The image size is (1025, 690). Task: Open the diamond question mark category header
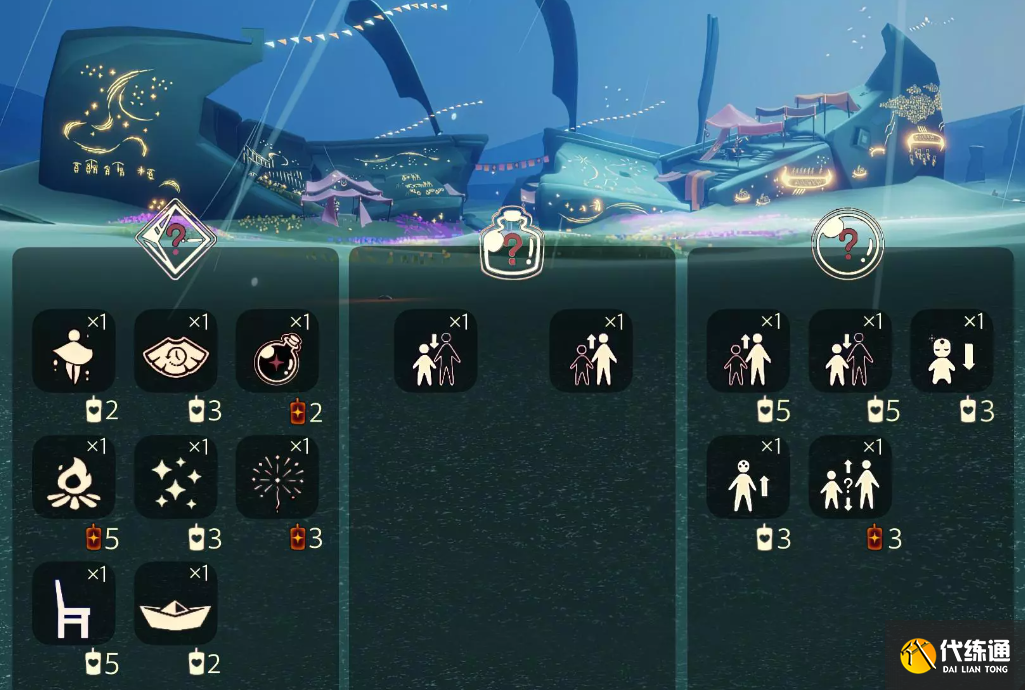(x=175, y=240)
